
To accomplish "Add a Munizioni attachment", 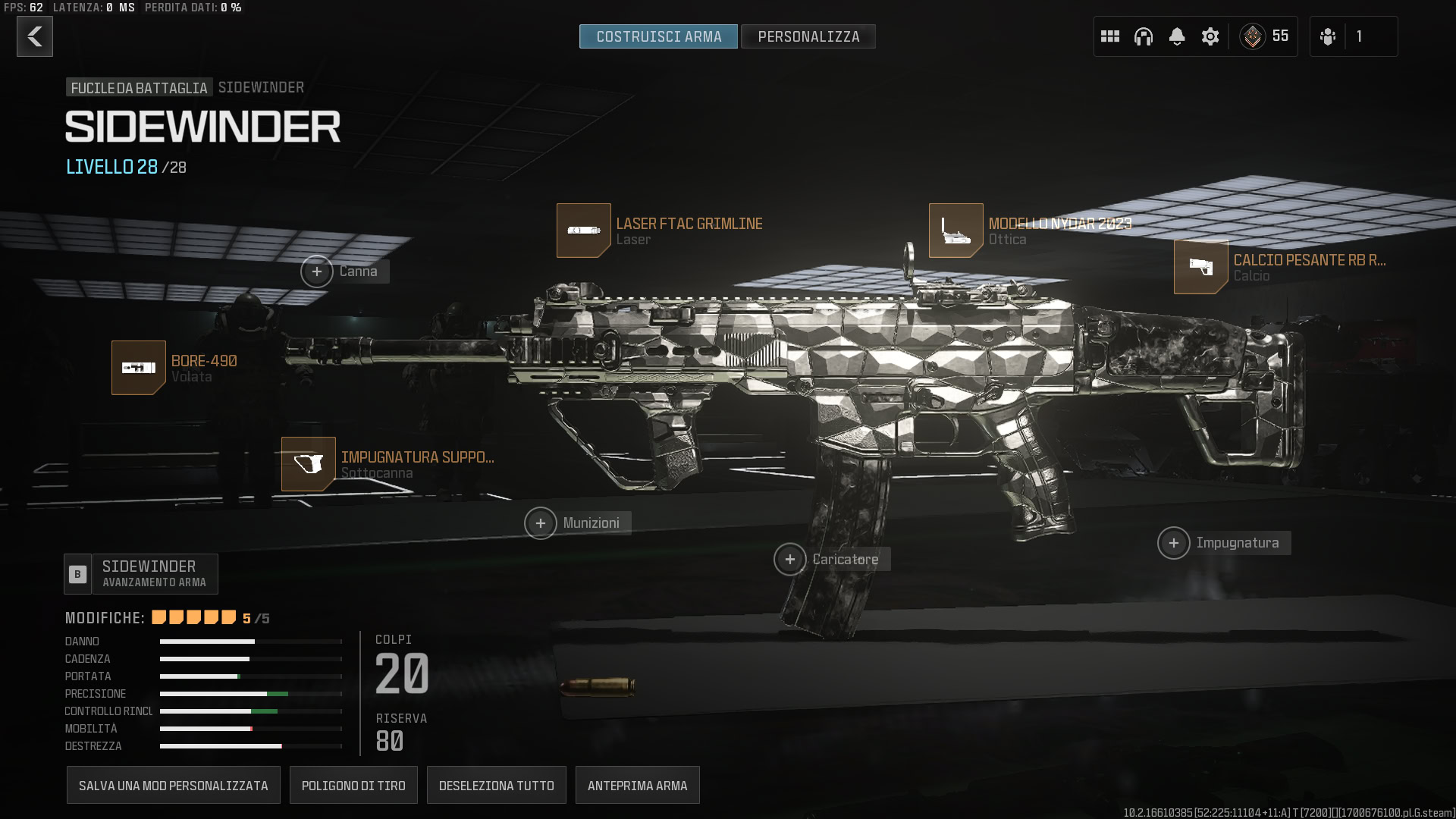I will point(541,523).
